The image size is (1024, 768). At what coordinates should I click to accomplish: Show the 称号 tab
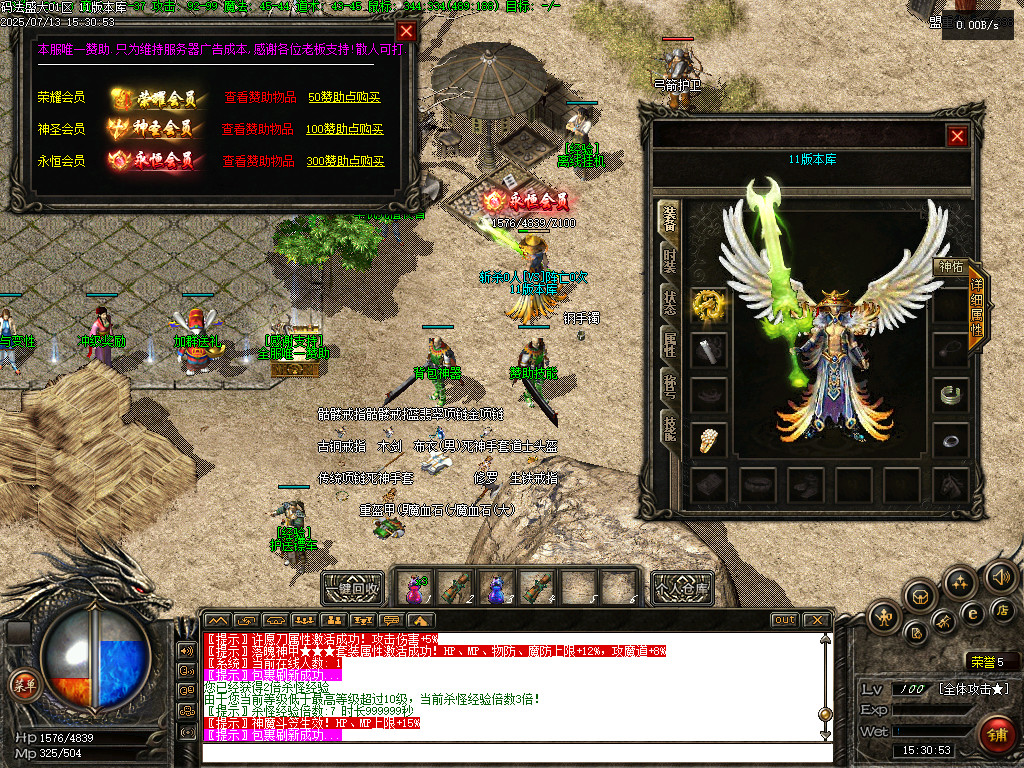(x=668, y=386)
